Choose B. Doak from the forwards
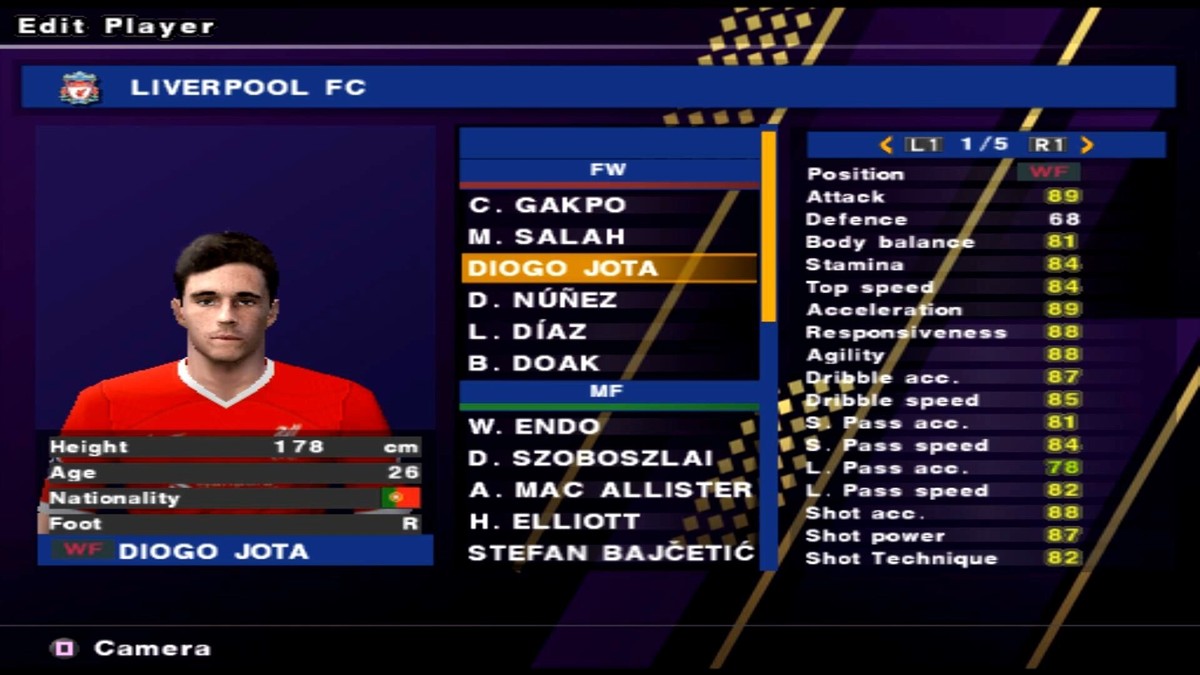Screen dimensions: 1200x675 [x=534, y=363]
